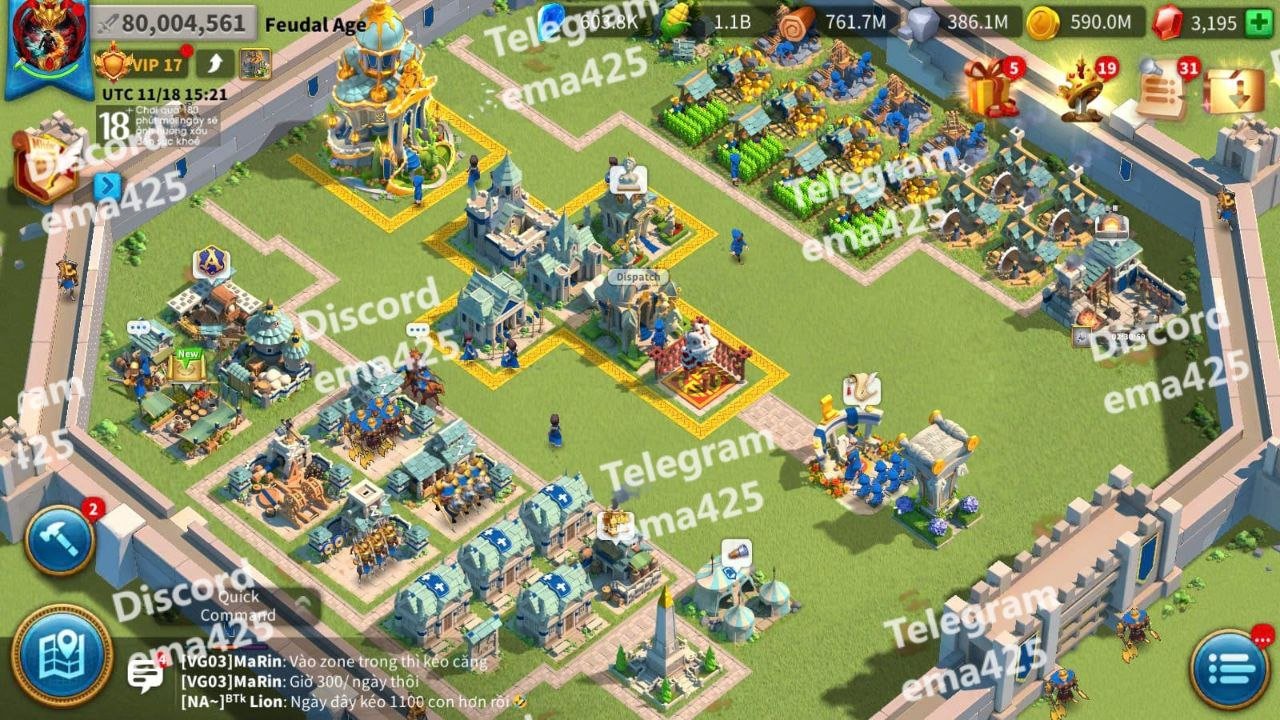The height and width of the screenshot is (720, 1280).
Task: Expand the blue arrow side panel
Action: point(107,186)
